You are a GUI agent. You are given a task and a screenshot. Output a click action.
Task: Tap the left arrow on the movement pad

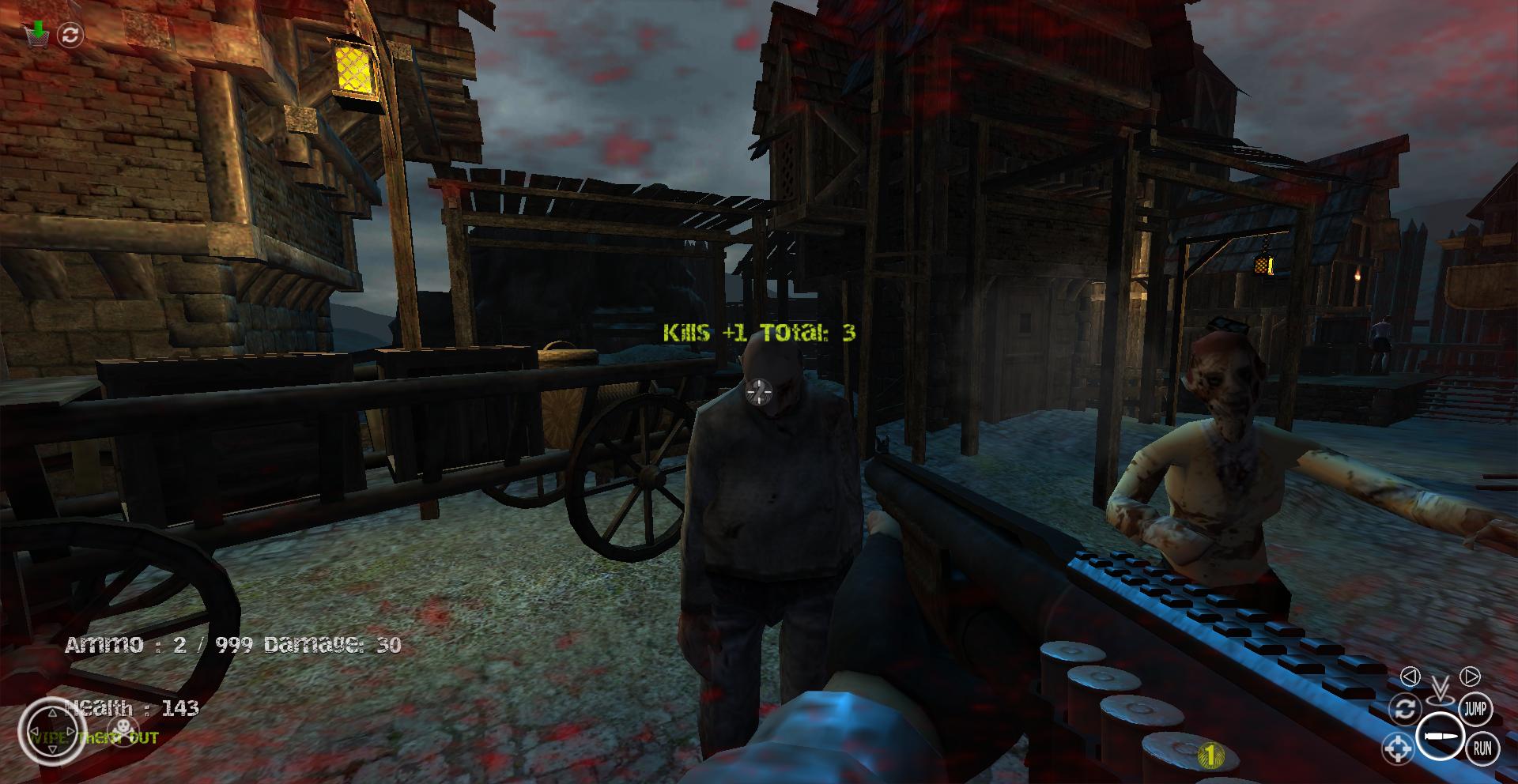click(36, 730)
